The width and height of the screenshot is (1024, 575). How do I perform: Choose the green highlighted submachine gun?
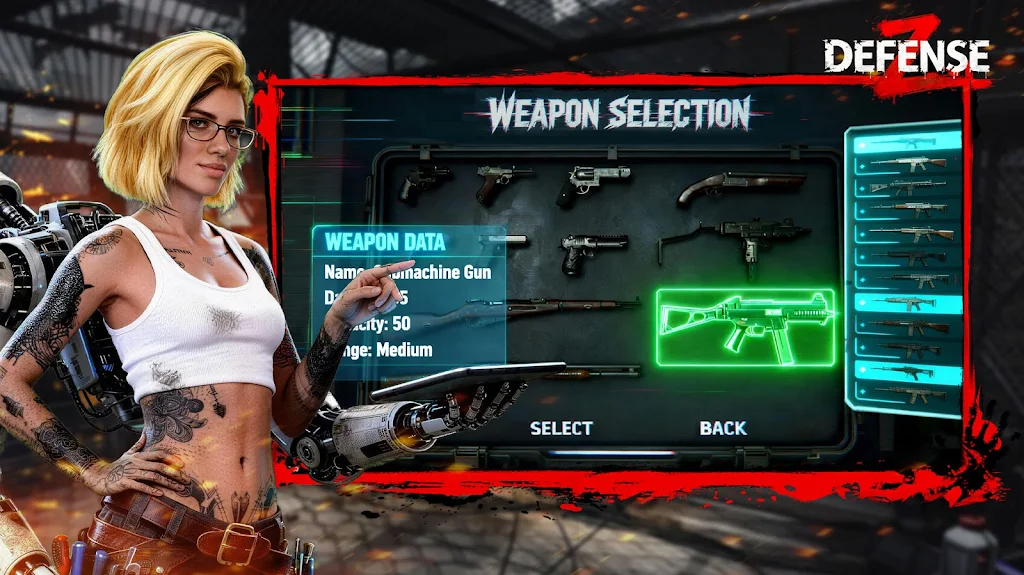pyautogui.click(x=745, y=327)
